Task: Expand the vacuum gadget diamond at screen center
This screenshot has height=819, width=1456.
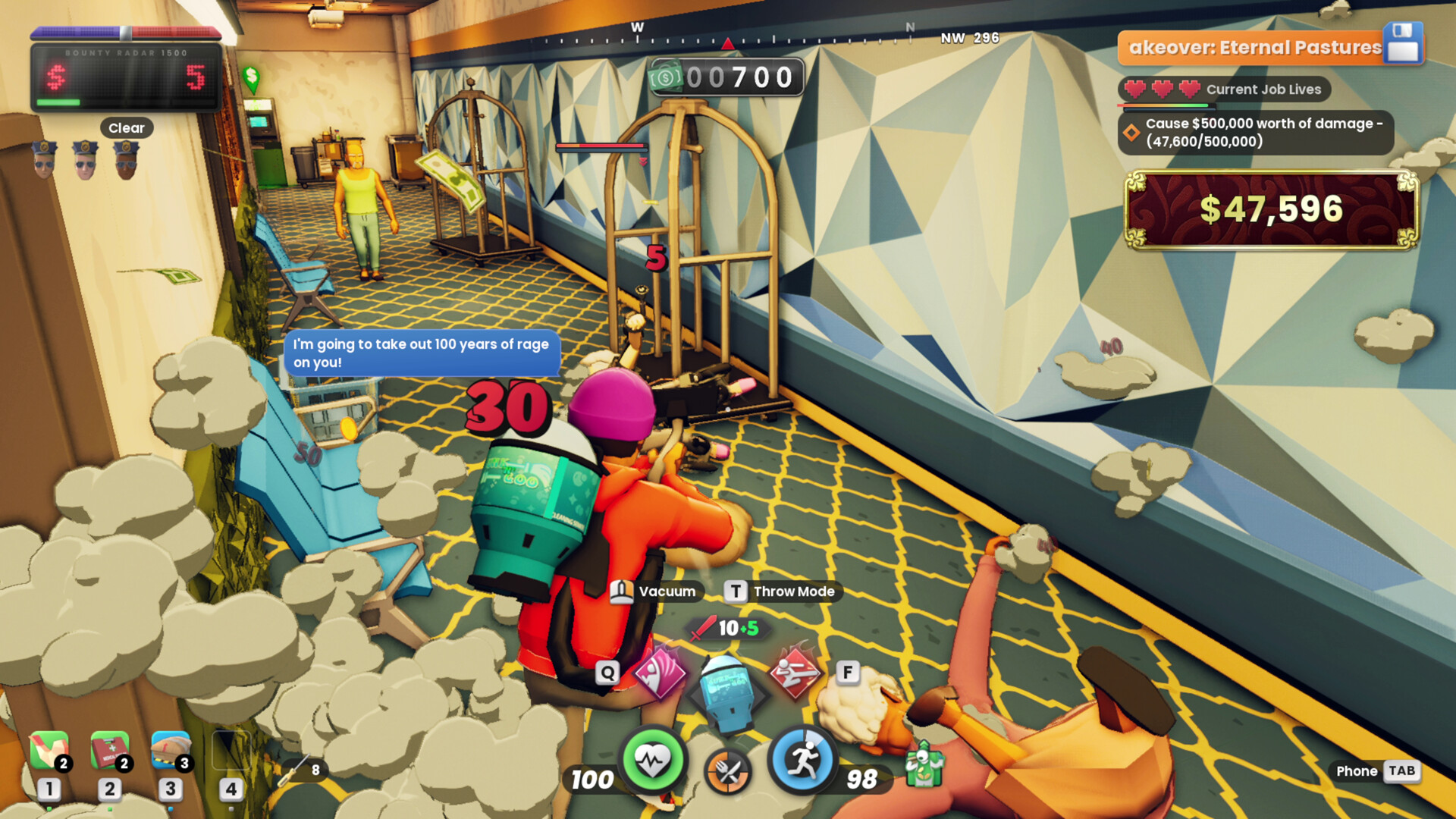Action: coord(726,692)
